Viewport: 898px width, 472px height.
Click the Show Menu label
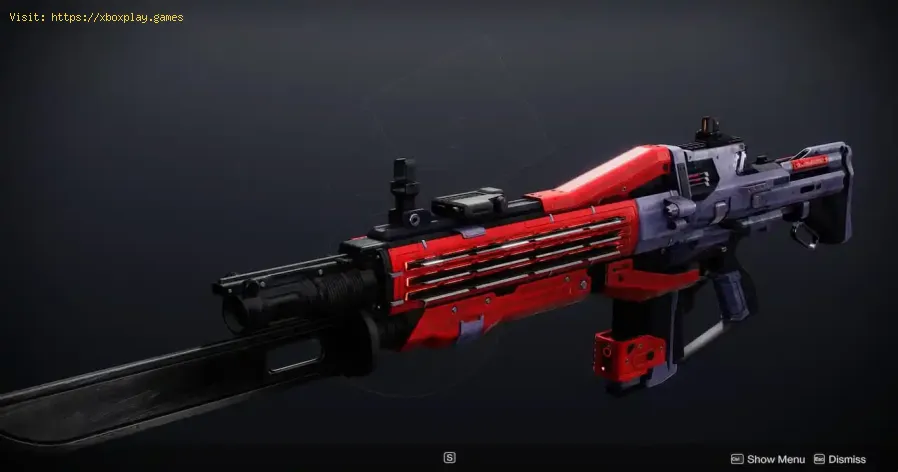point(775,459)
